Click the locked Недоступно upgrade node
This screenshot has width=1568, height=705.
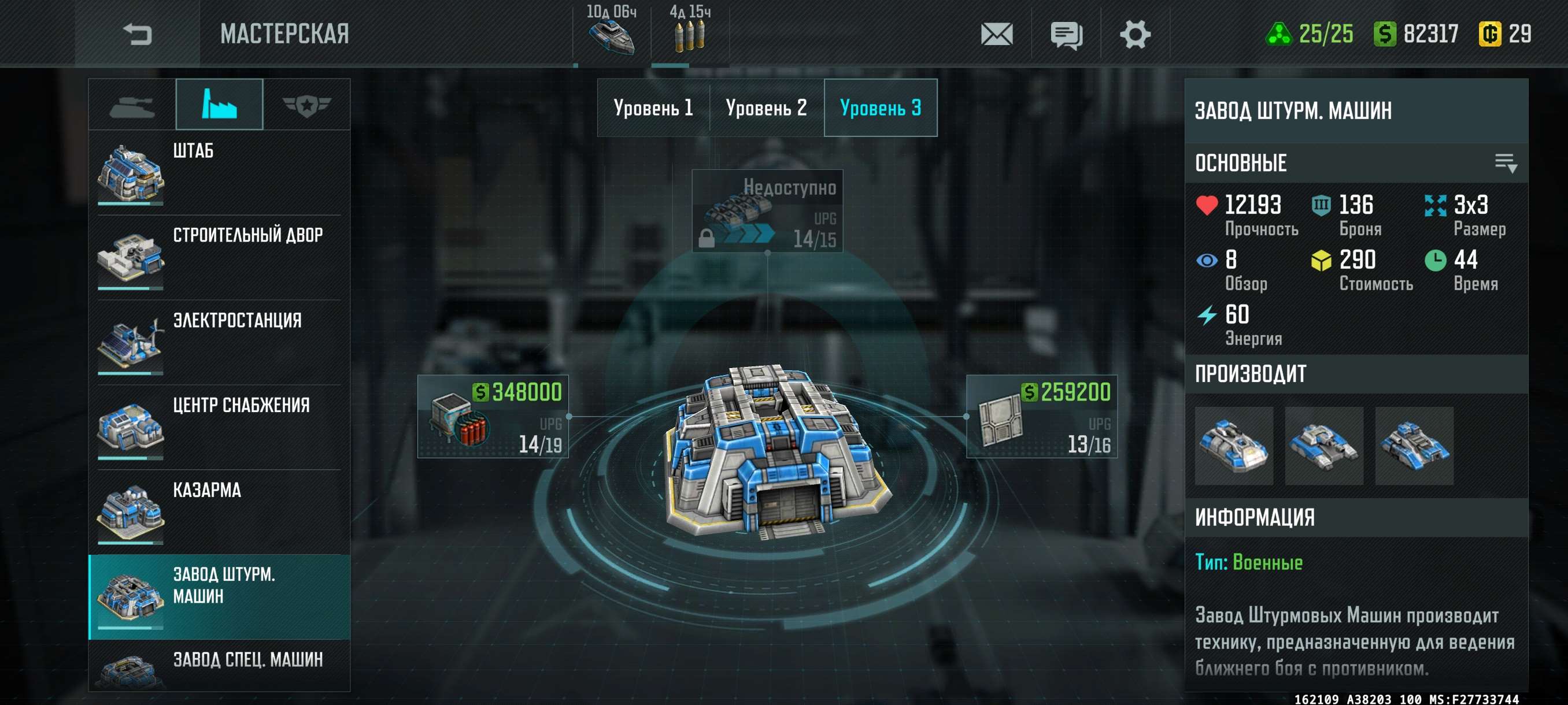coord(767,210)
